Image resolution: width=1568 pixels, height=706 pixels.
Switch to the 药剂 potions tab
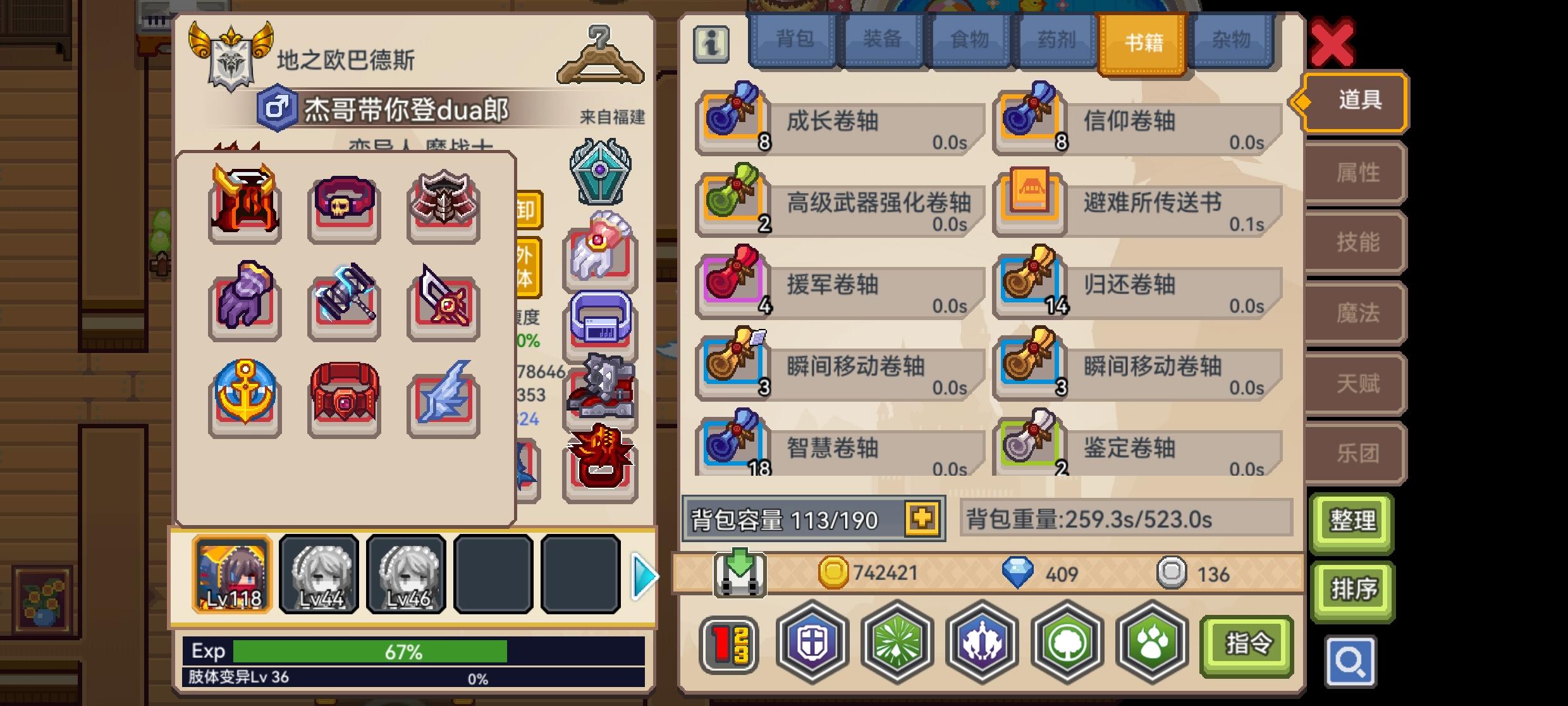1055,39
